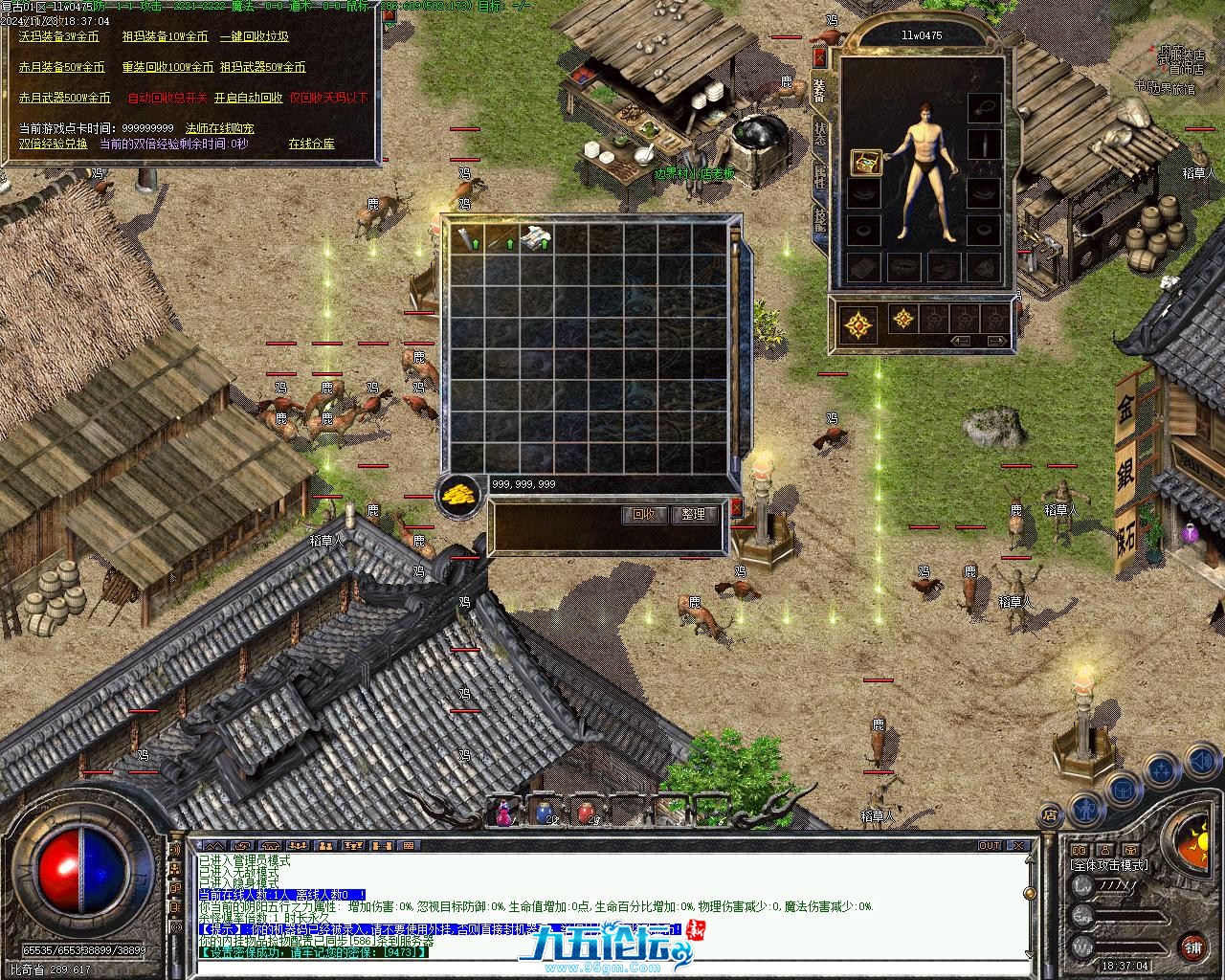The image size is (1225, 980).
Task: Select the 沃玛装备3W金币 recycle option
Action: [59, 37]
